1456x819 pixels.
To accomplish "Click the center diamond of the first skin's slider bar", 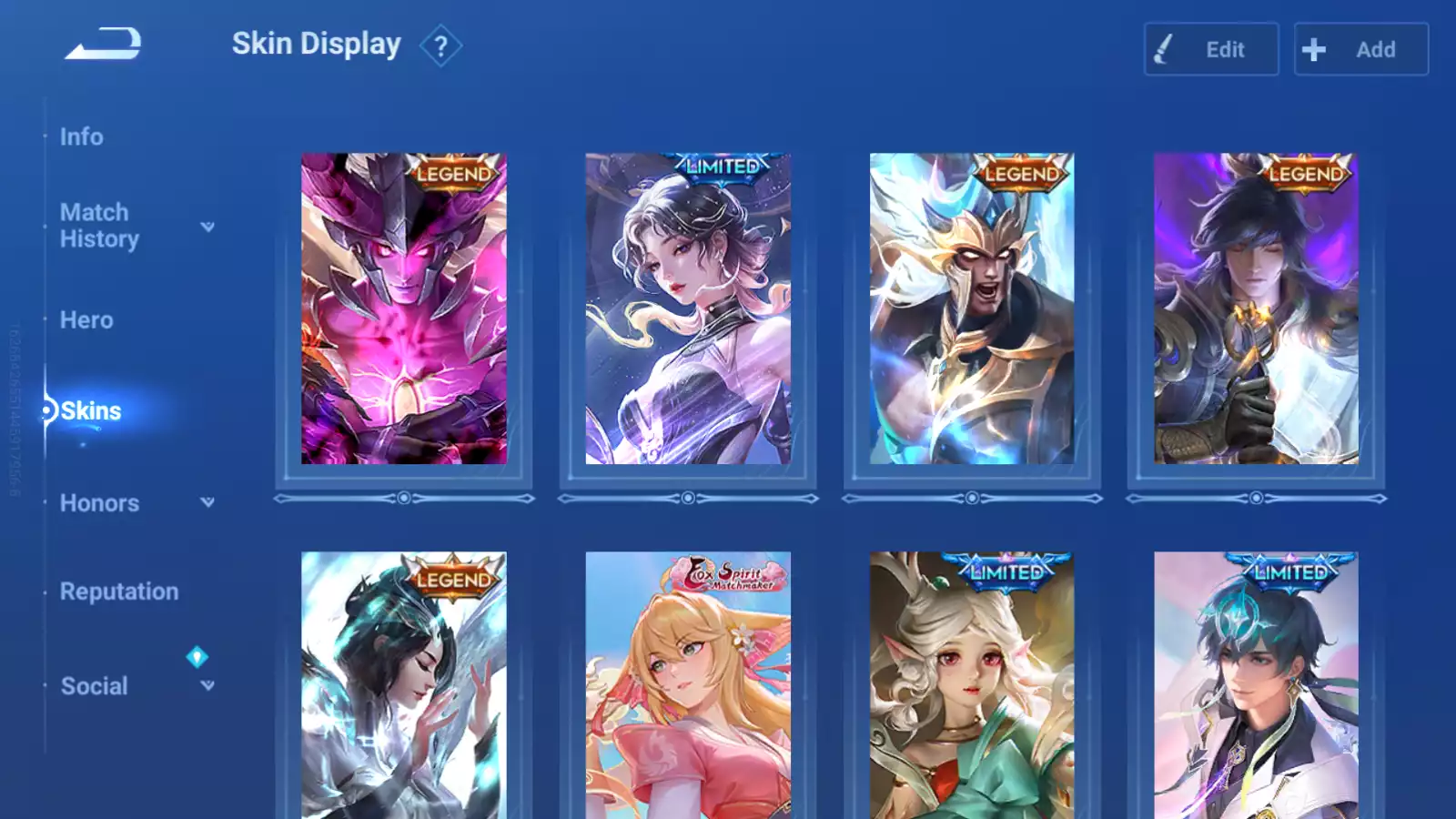I will (x=405, y=497).
